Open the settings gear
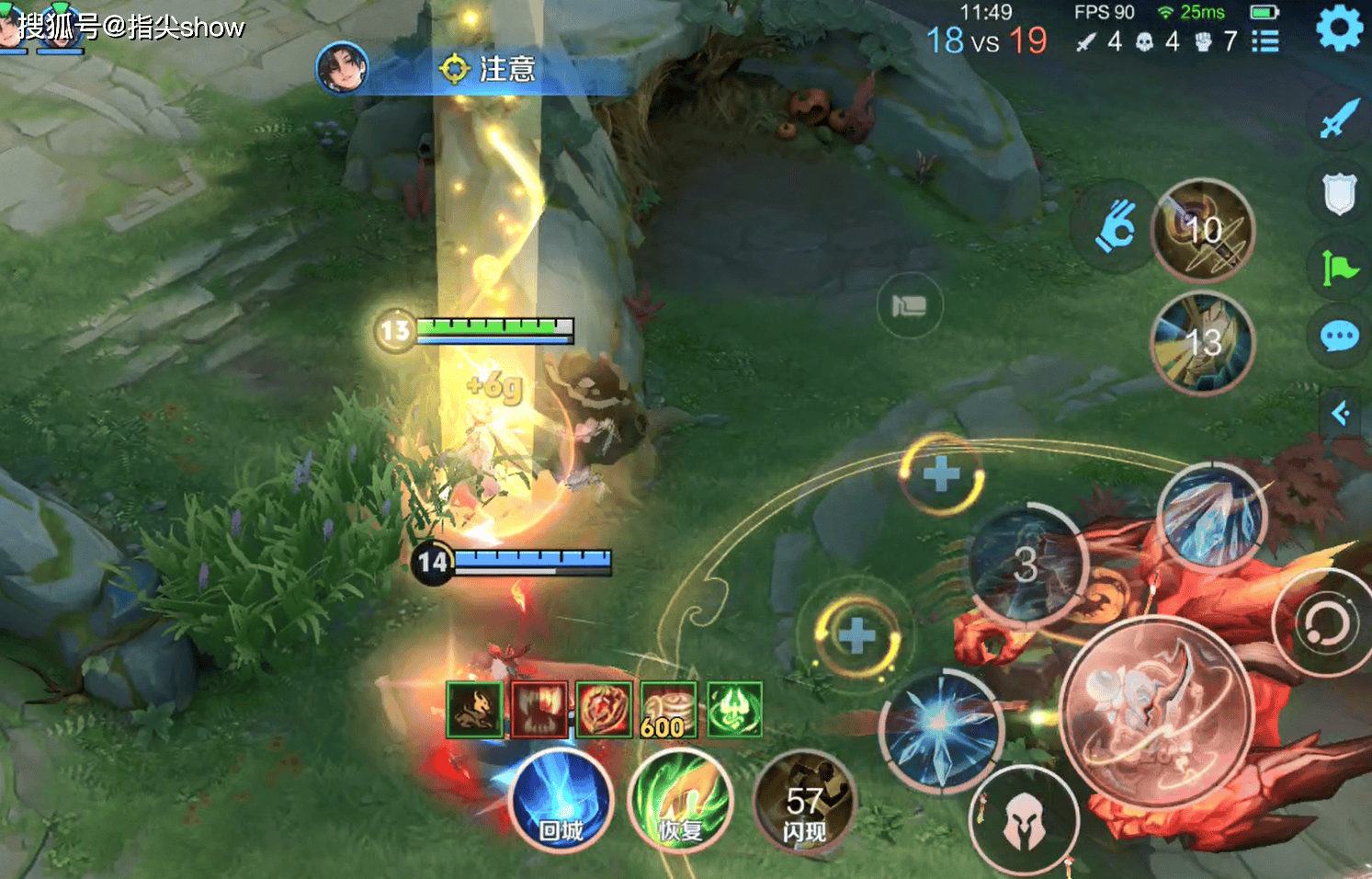 (1339, 29)
